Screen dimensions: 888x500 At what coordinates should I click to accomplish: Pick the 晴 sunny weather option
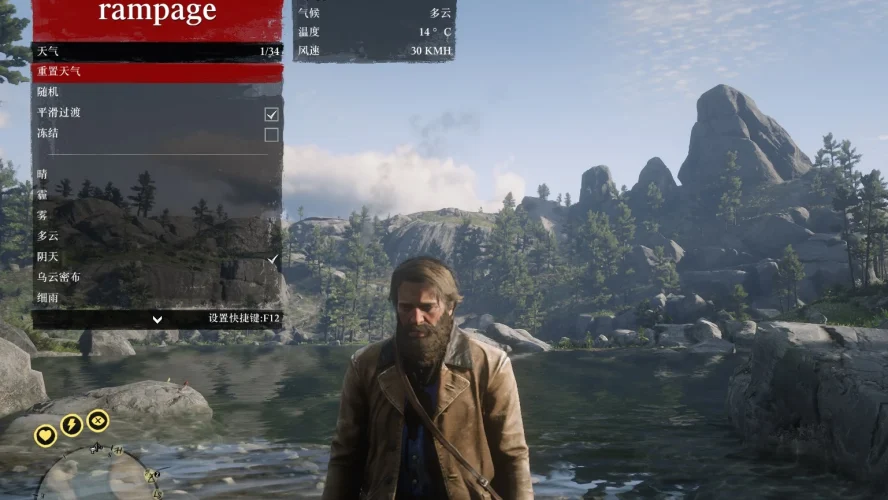[157, 175]
